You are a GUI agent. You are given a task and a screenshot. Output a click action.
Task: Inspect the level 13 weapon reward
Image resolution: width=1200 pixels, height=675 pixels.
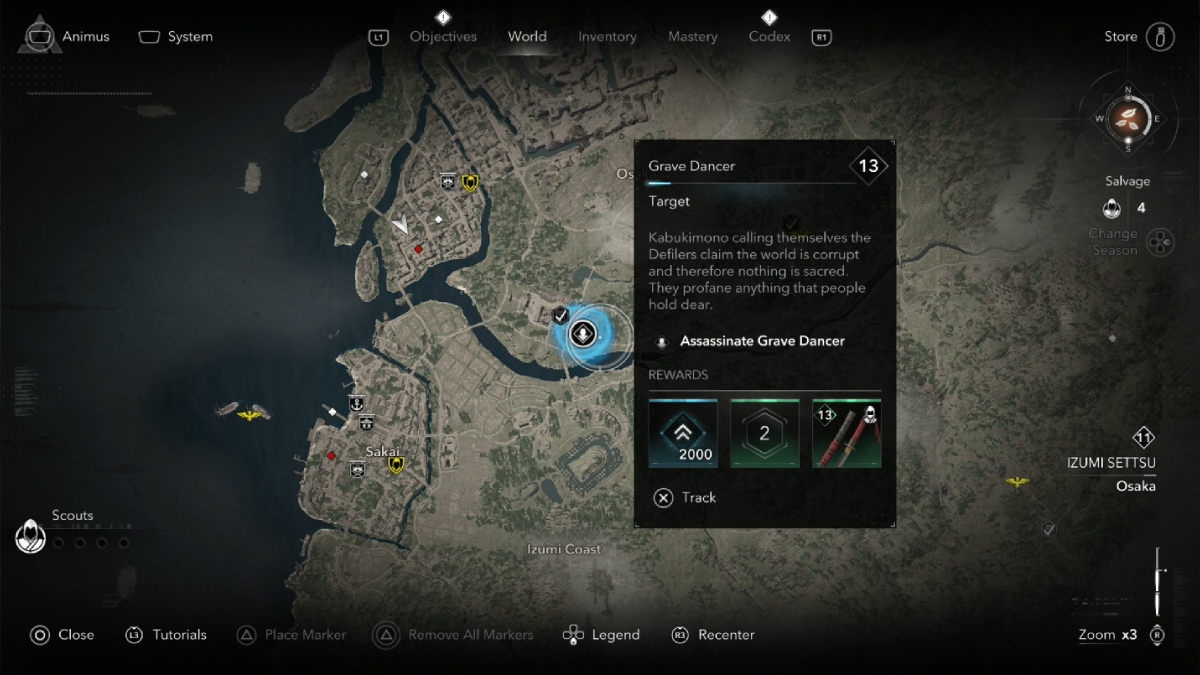click(846, 433)
